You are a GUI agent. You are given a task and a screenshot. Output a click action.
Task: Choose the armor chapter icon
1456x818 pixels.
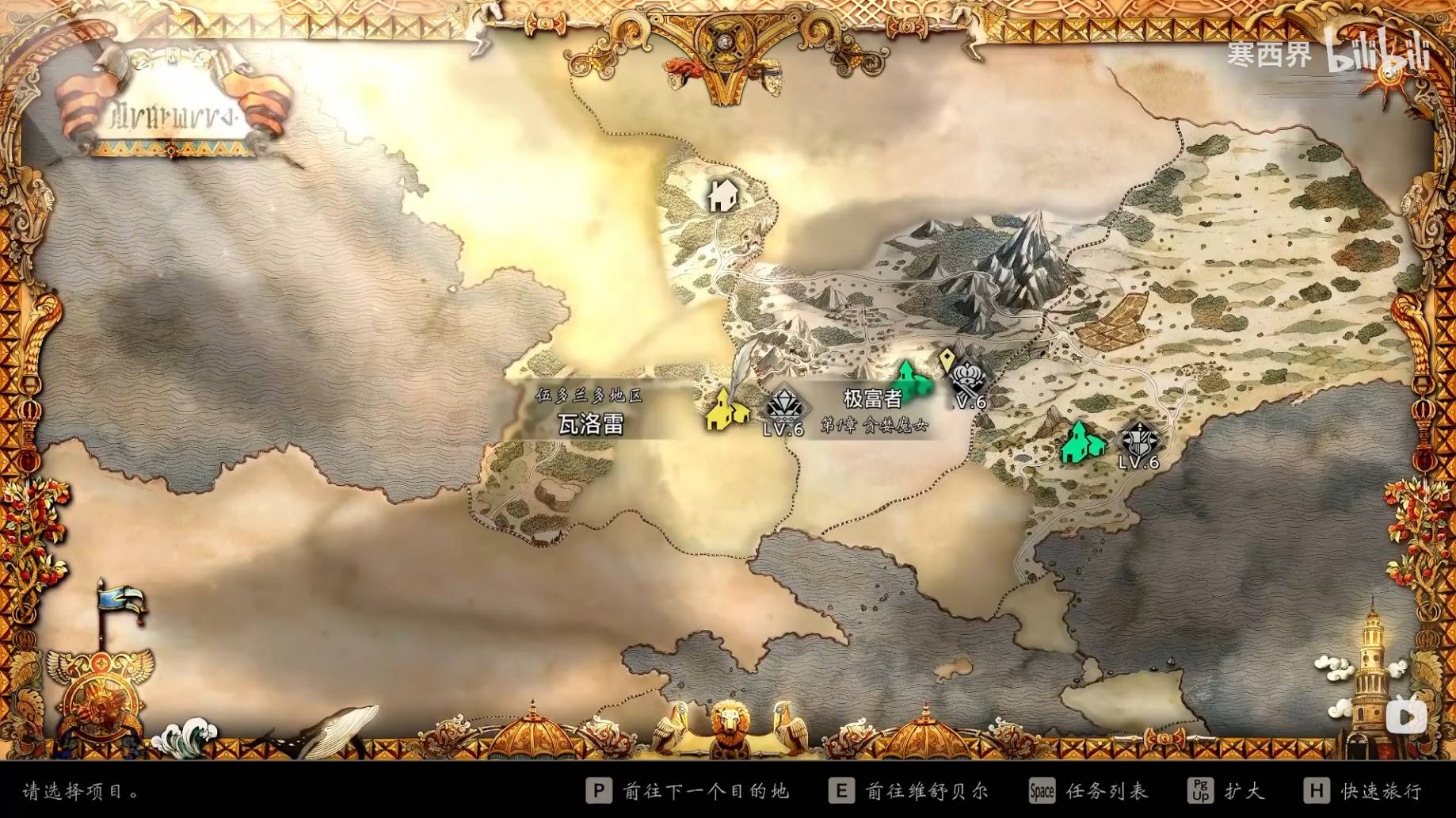1139,439
